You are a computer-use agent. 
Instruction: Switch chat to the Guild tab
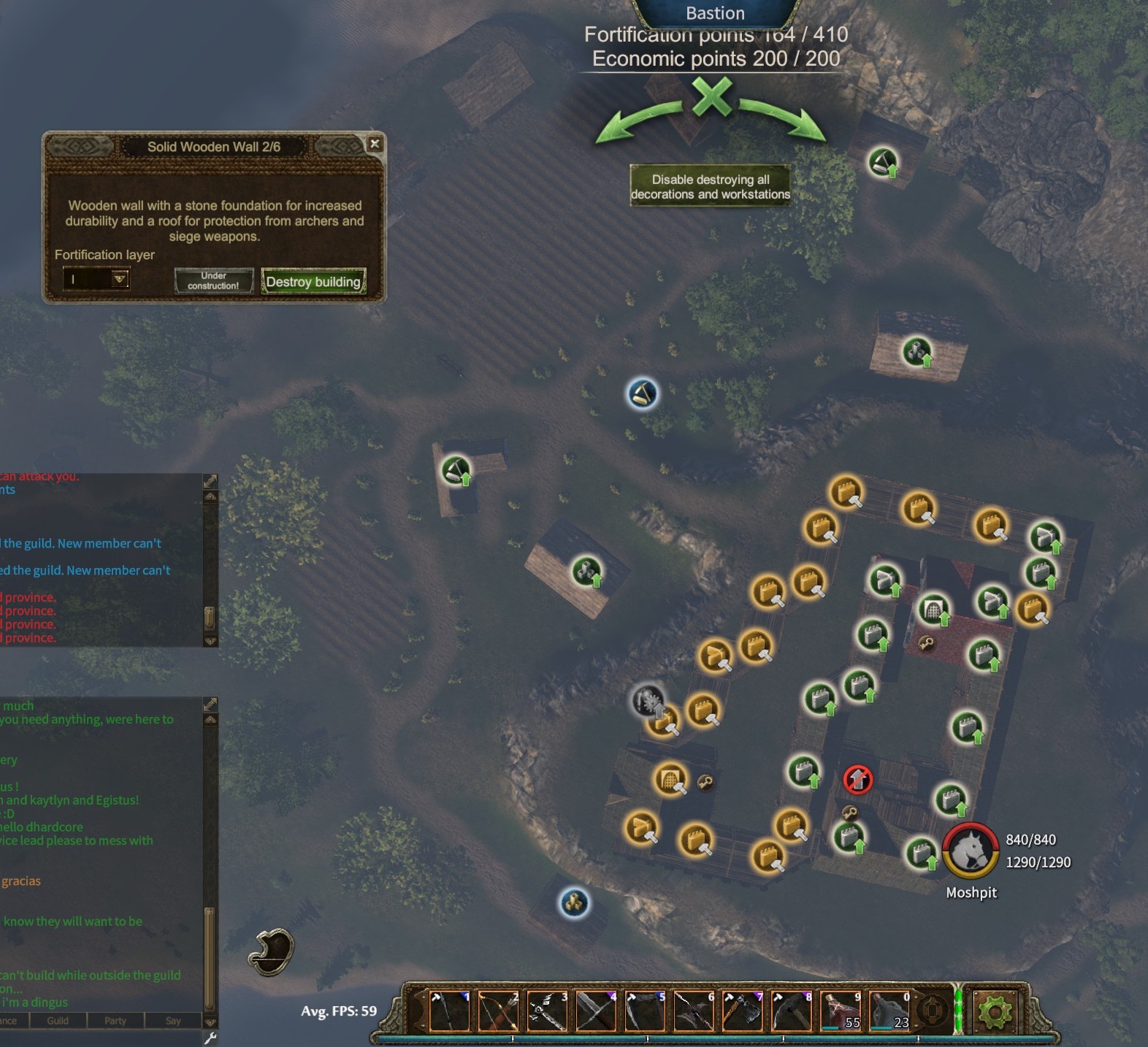(58, 1021)
